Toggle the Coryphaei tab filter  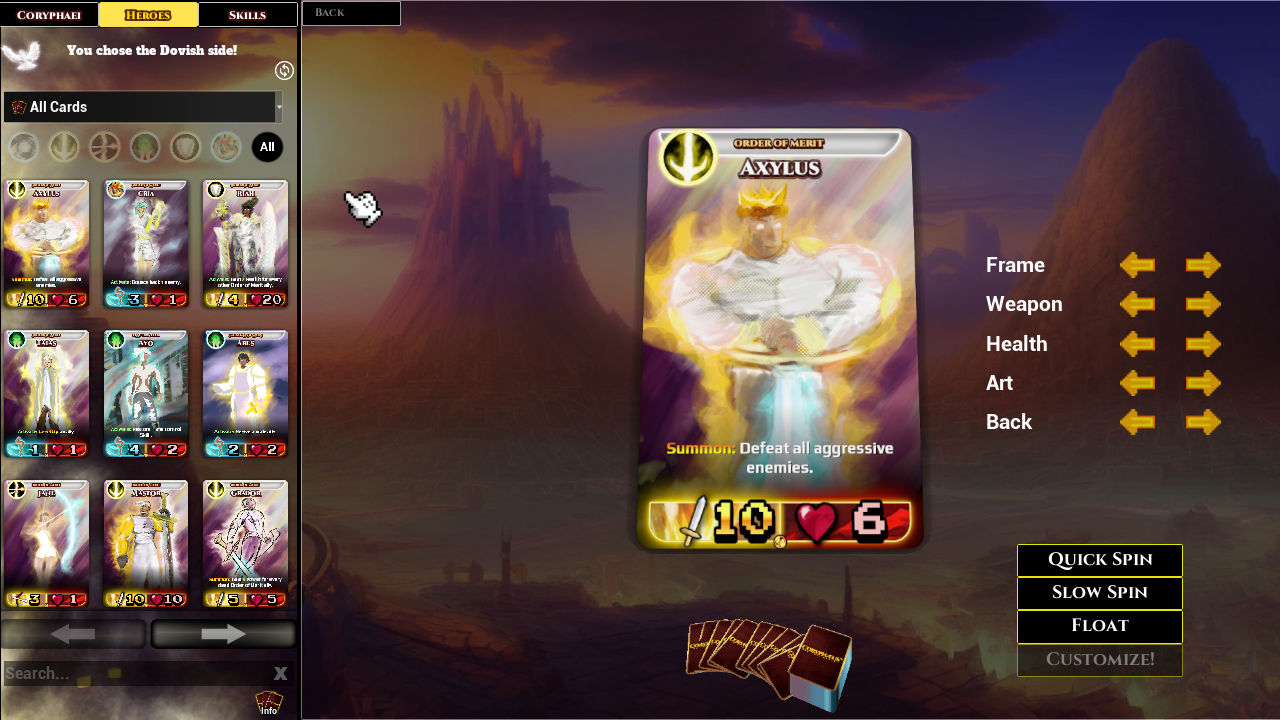click(x=48, y=14)
